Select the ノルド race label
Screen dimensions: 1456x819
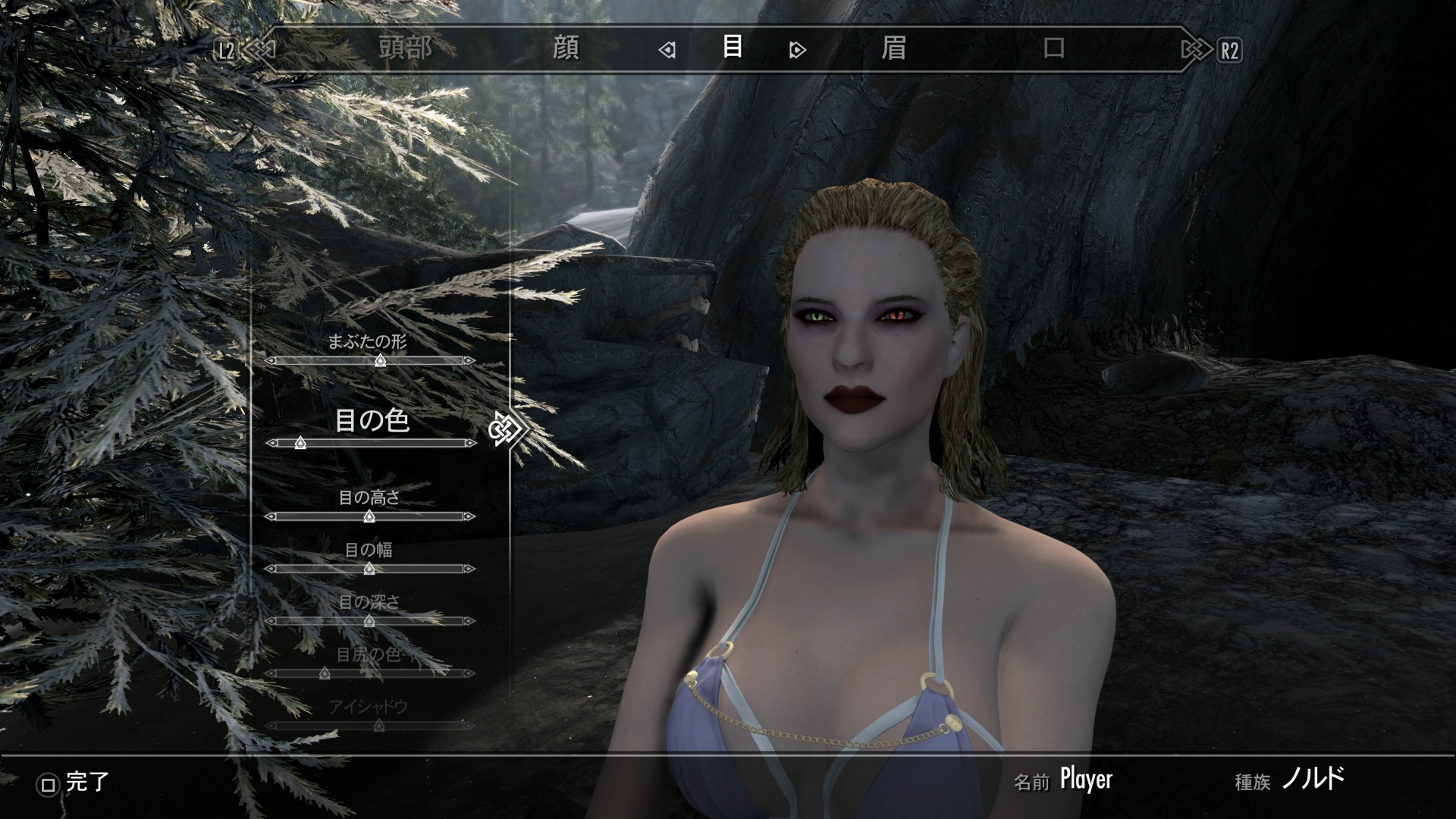(x=1313, y=779)
